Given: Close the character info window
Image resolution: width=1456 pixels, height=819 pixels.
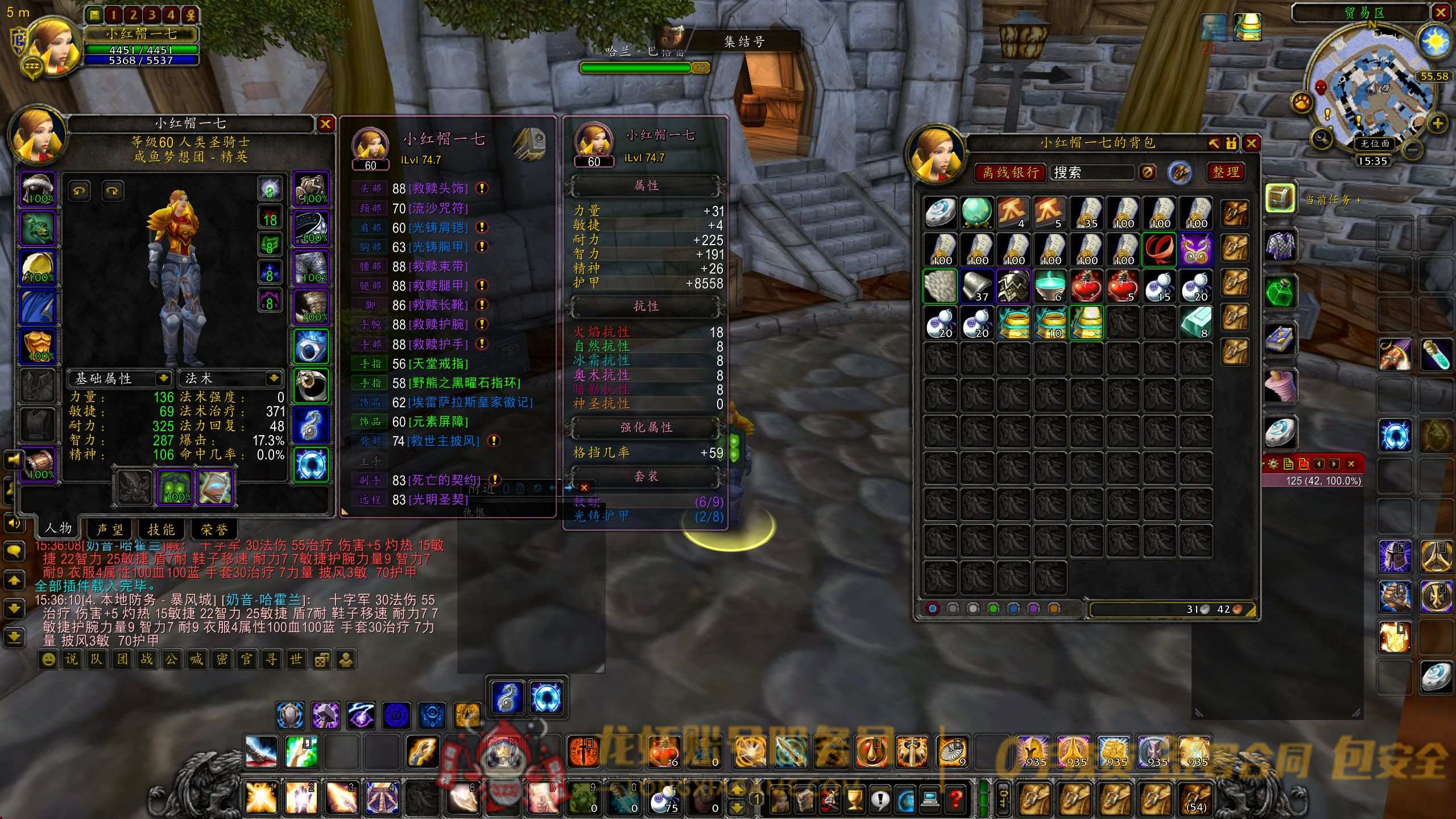Looking at the screenshot, I should 325,124.
